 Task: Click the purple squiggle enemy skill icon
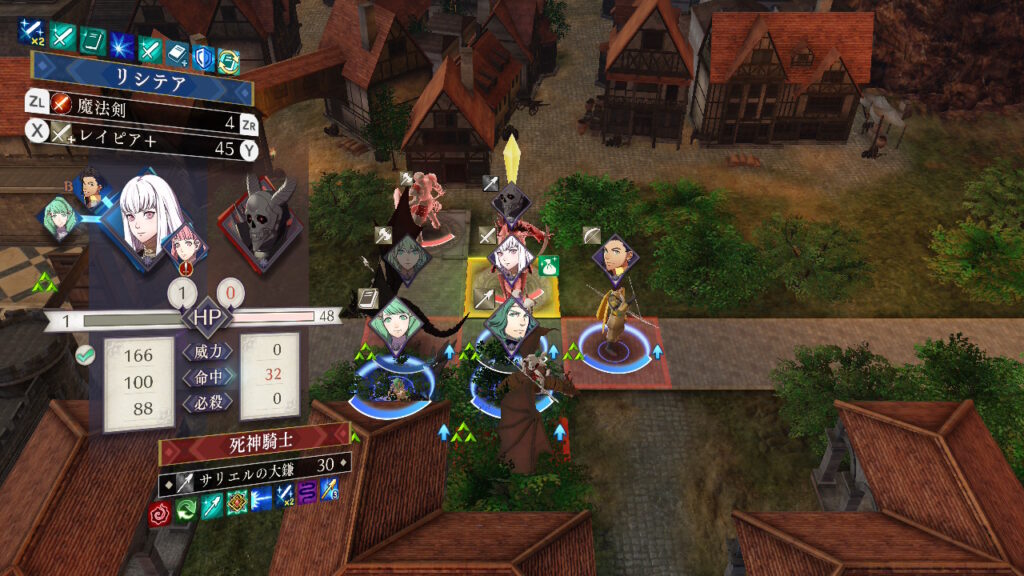click(306, 490)
